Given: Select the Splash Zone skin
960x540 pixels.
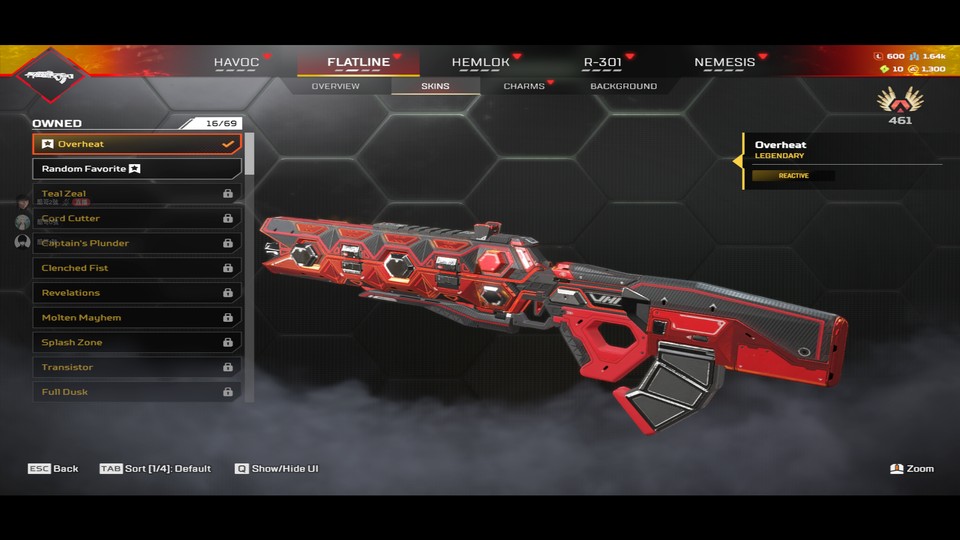Looking at the screenshot, I should point(137,342).
